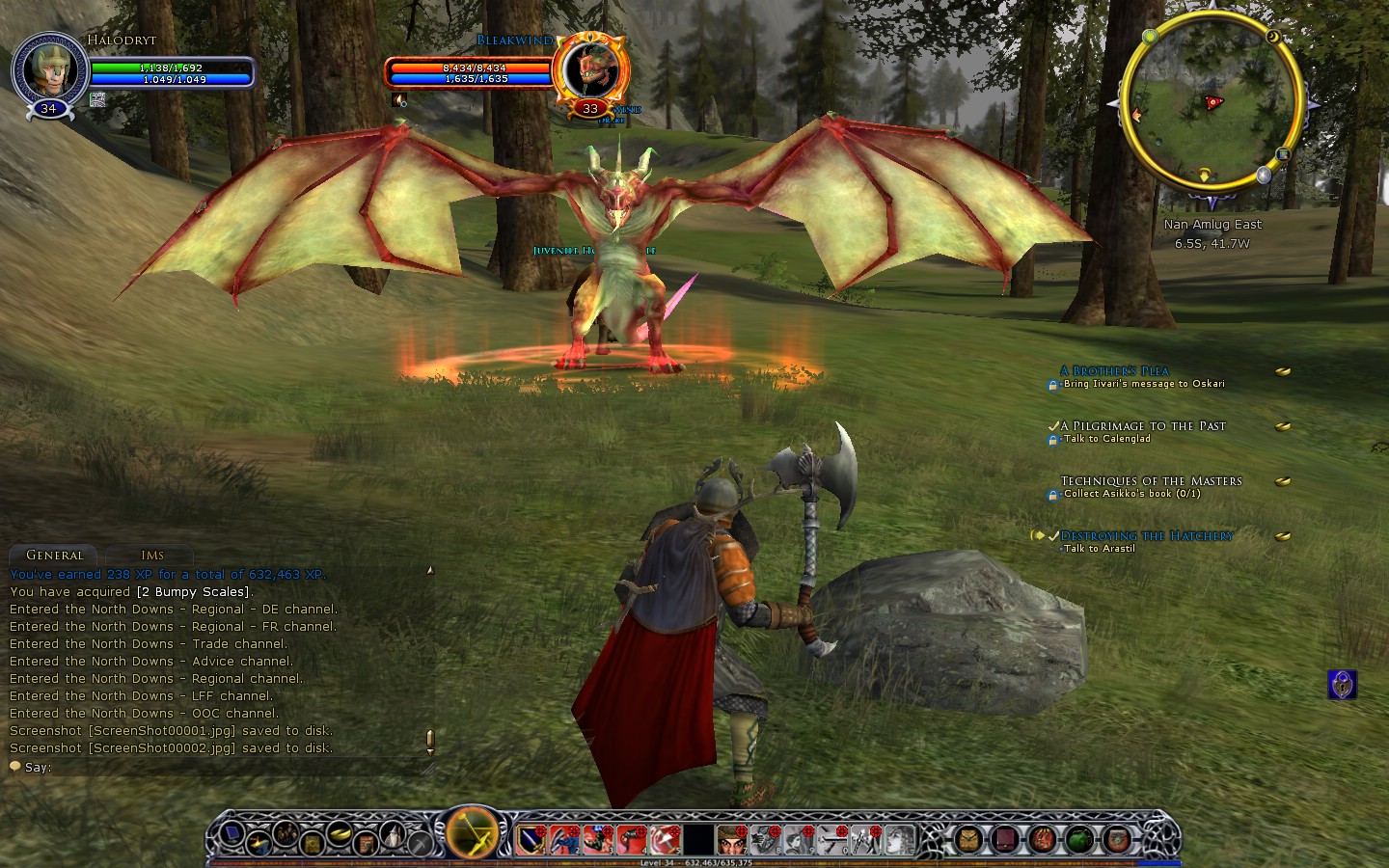Collapse the Destroying the Hatchery quest entry
The width and height of the screenshot is (1389, 868).
click(x=1039, y=535)
